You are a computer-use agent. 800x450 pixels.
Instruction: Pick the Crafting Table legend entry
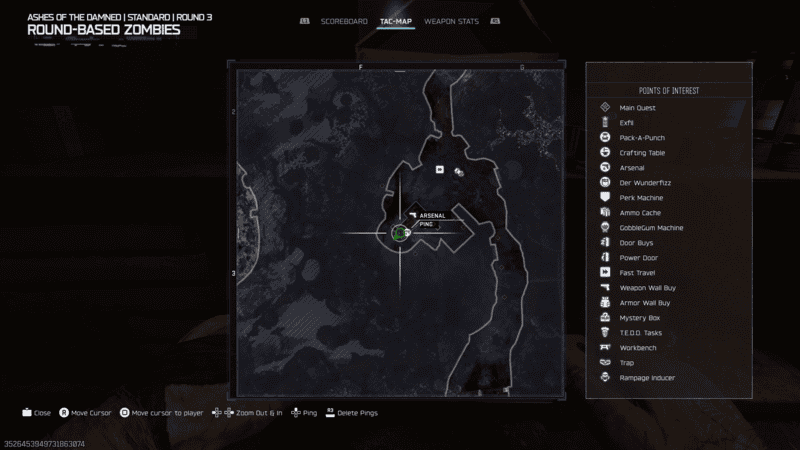point(642,153)
